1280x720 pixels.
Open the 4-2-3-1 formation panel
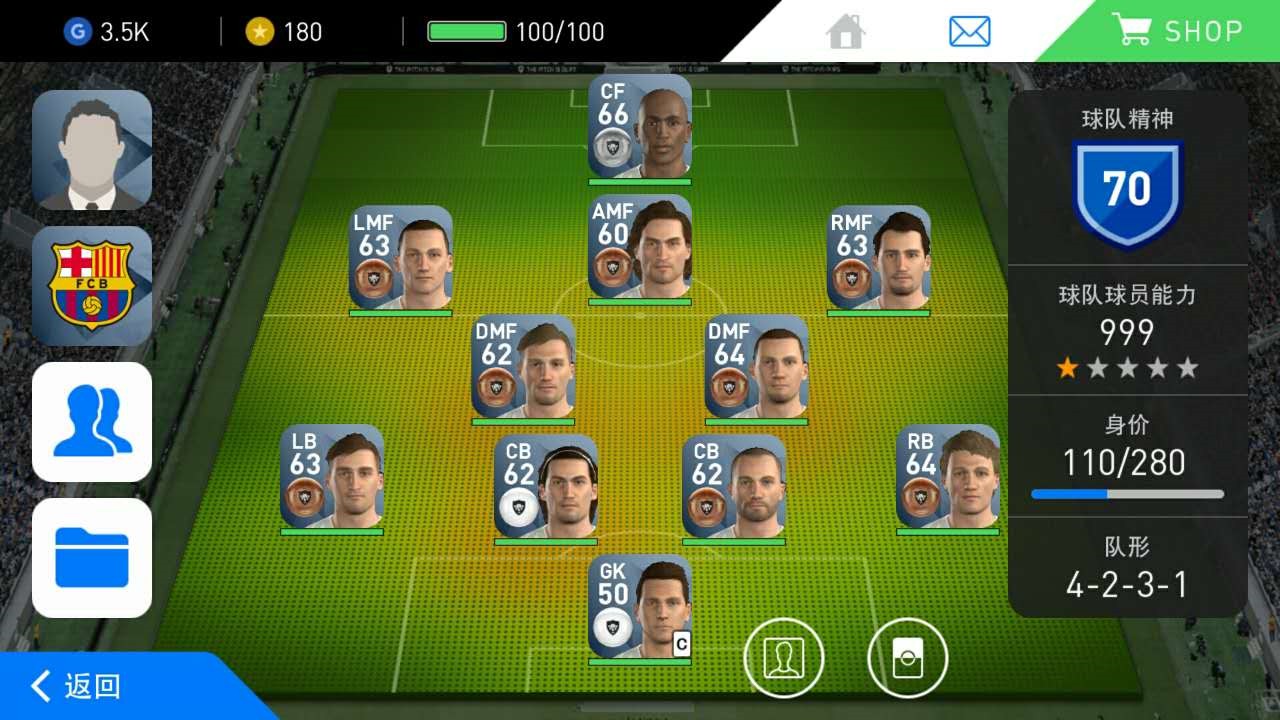(x=1127, y=567)
